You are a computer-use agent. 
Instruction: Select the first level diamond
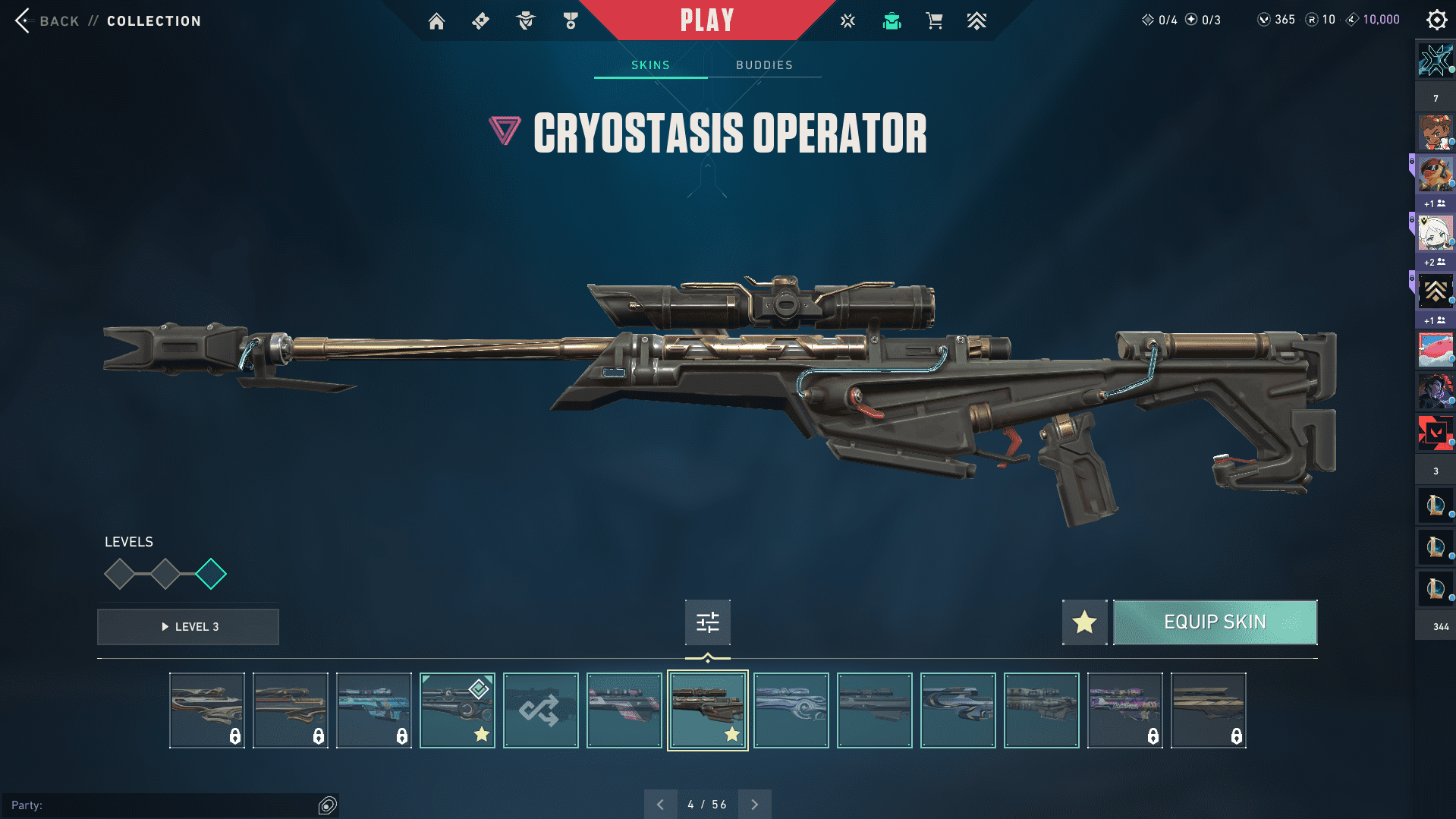click(120, 574)
